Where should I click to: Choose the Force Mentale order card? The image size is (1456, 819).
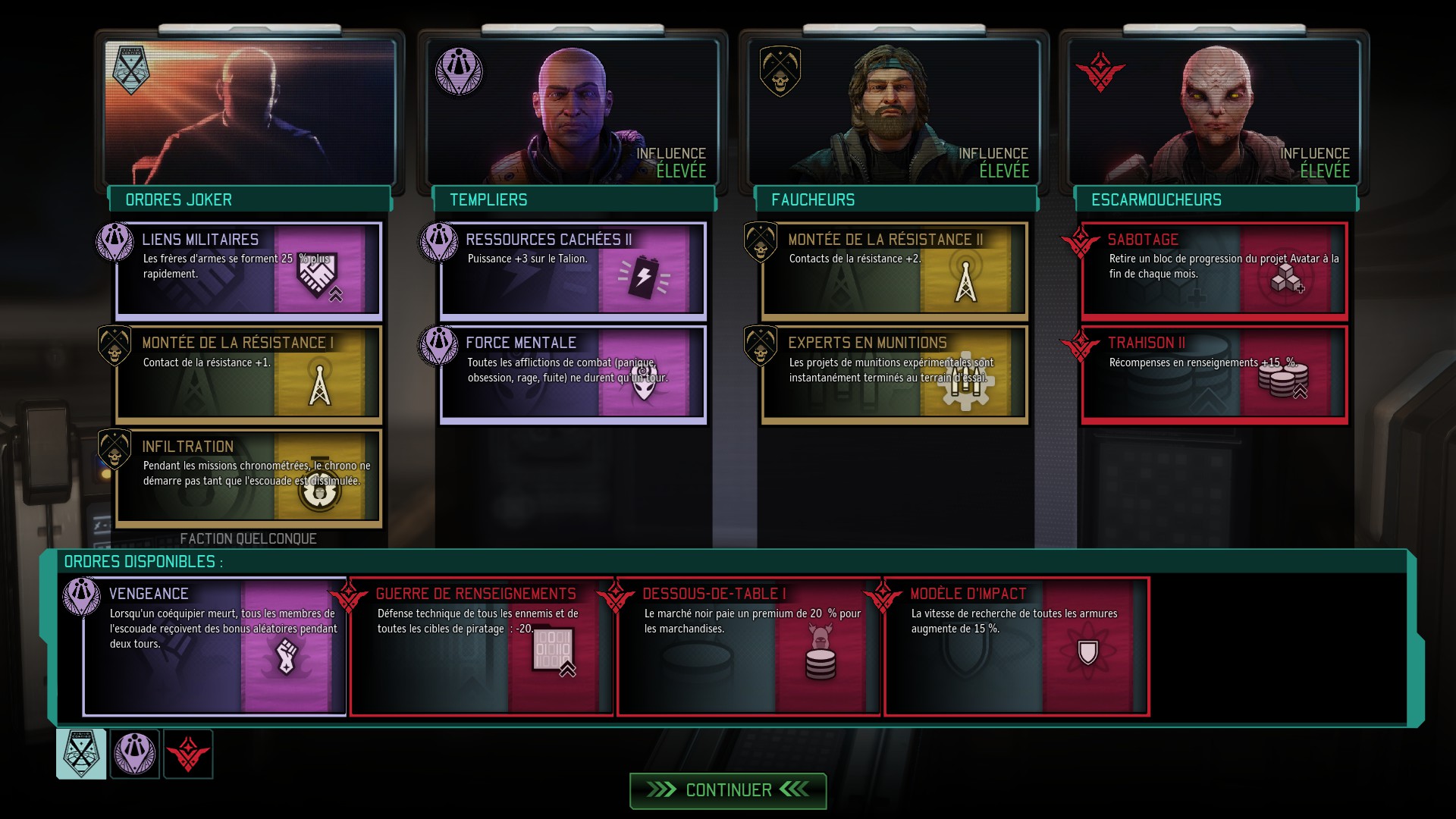573,374
